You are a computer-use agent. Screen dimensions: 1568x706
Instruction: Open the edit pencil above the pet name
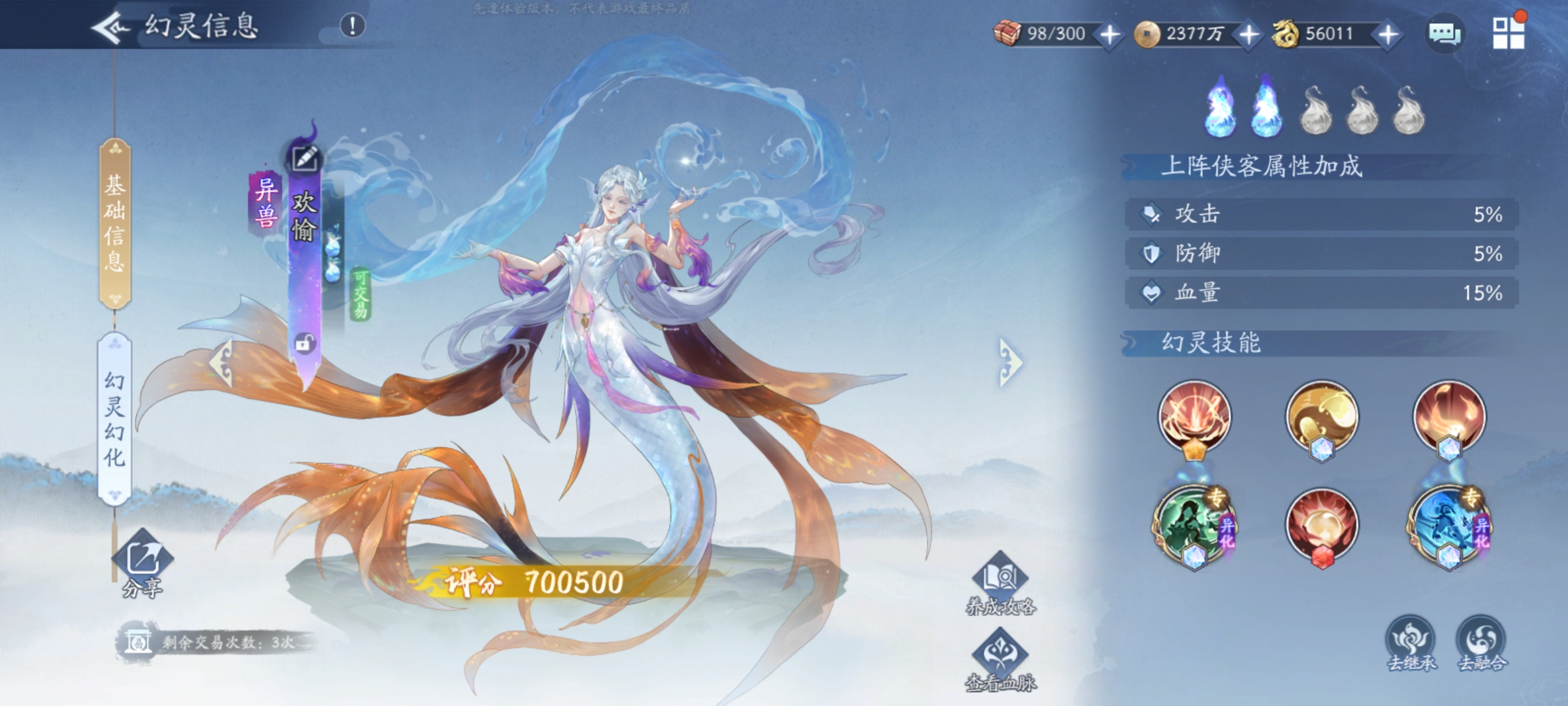click(x=304, y=157)
